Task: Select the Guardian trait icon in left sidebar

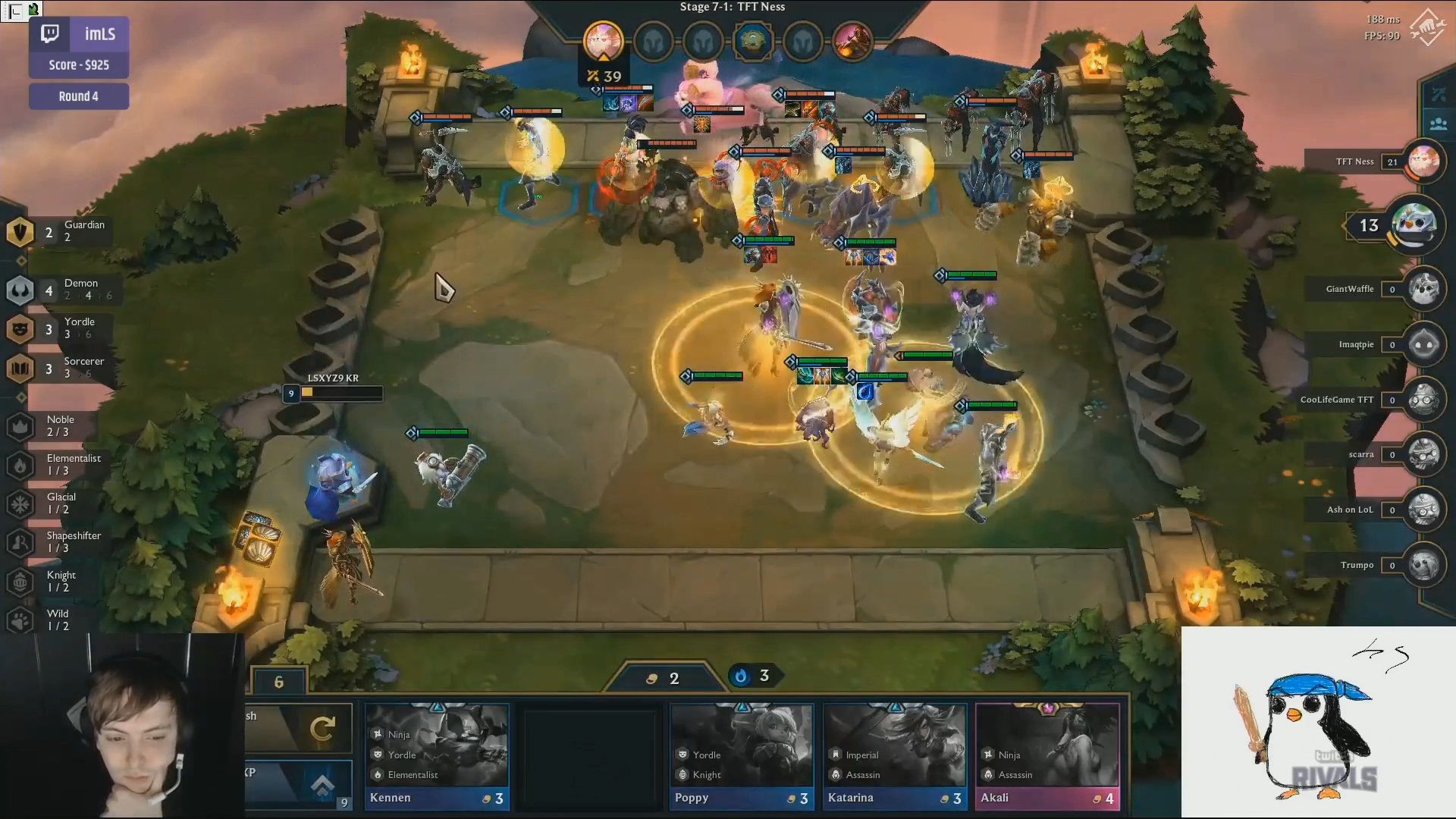Action: pyautogui.click(x=20, y=230)
